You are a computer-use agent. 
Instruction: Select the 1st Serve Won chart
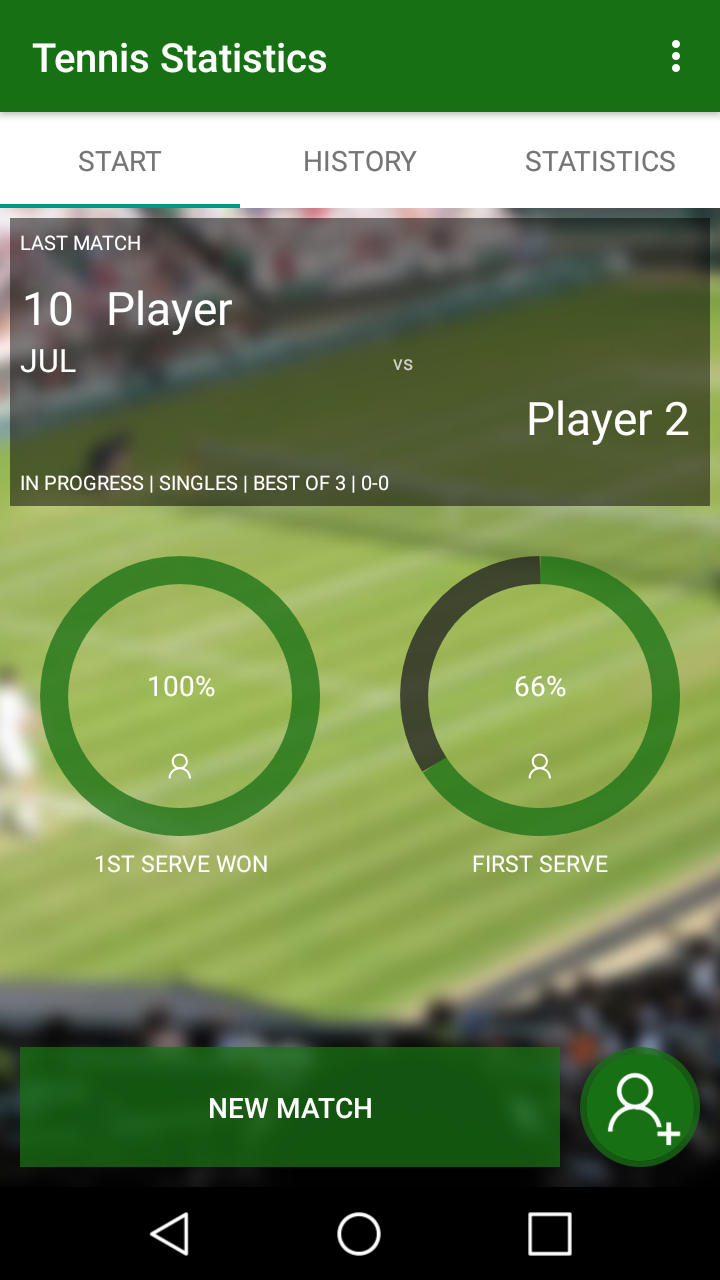(x=180, y=696)
